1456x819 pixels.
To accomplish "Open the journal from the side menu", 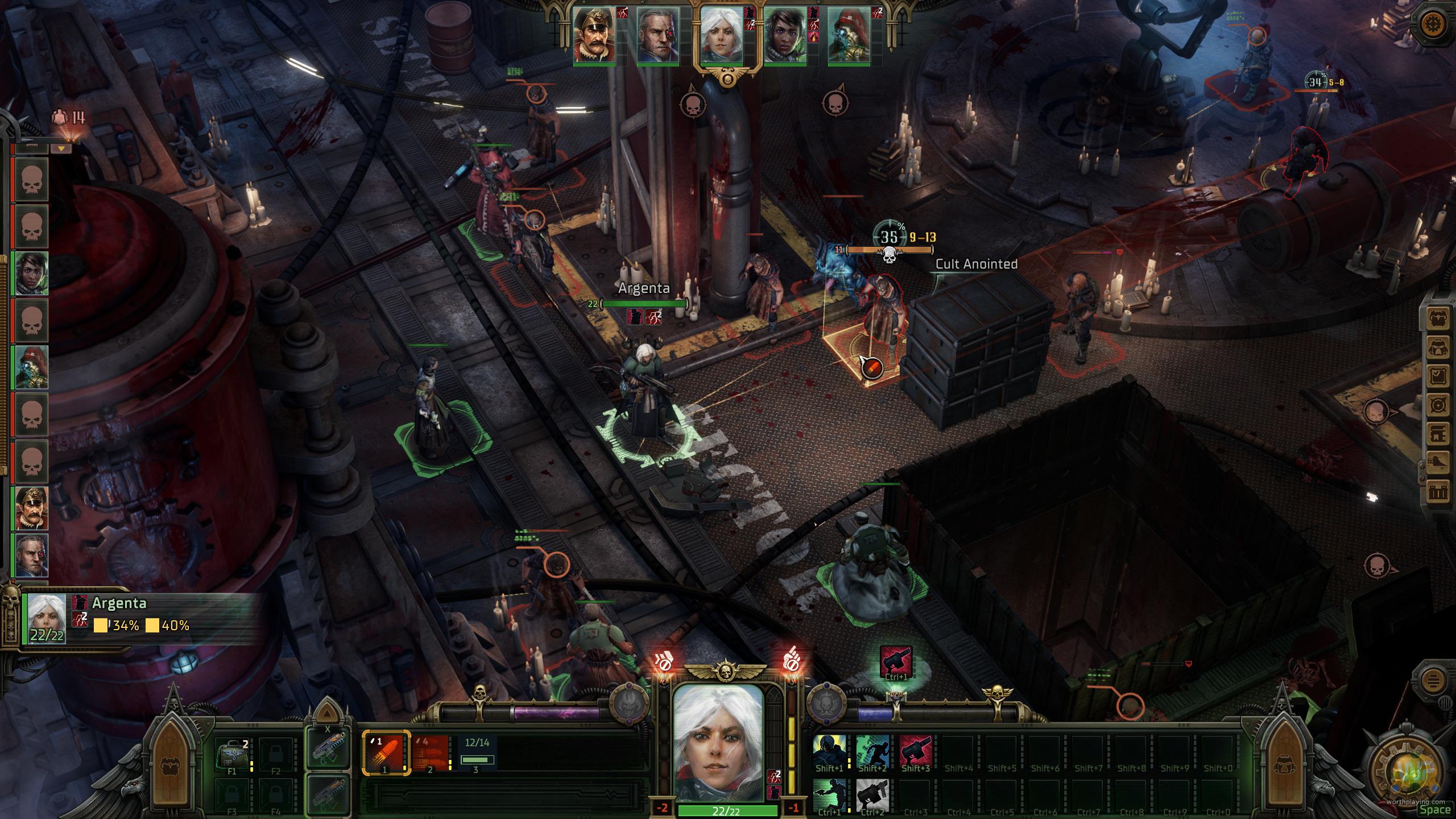I will tap(1438, 377).
